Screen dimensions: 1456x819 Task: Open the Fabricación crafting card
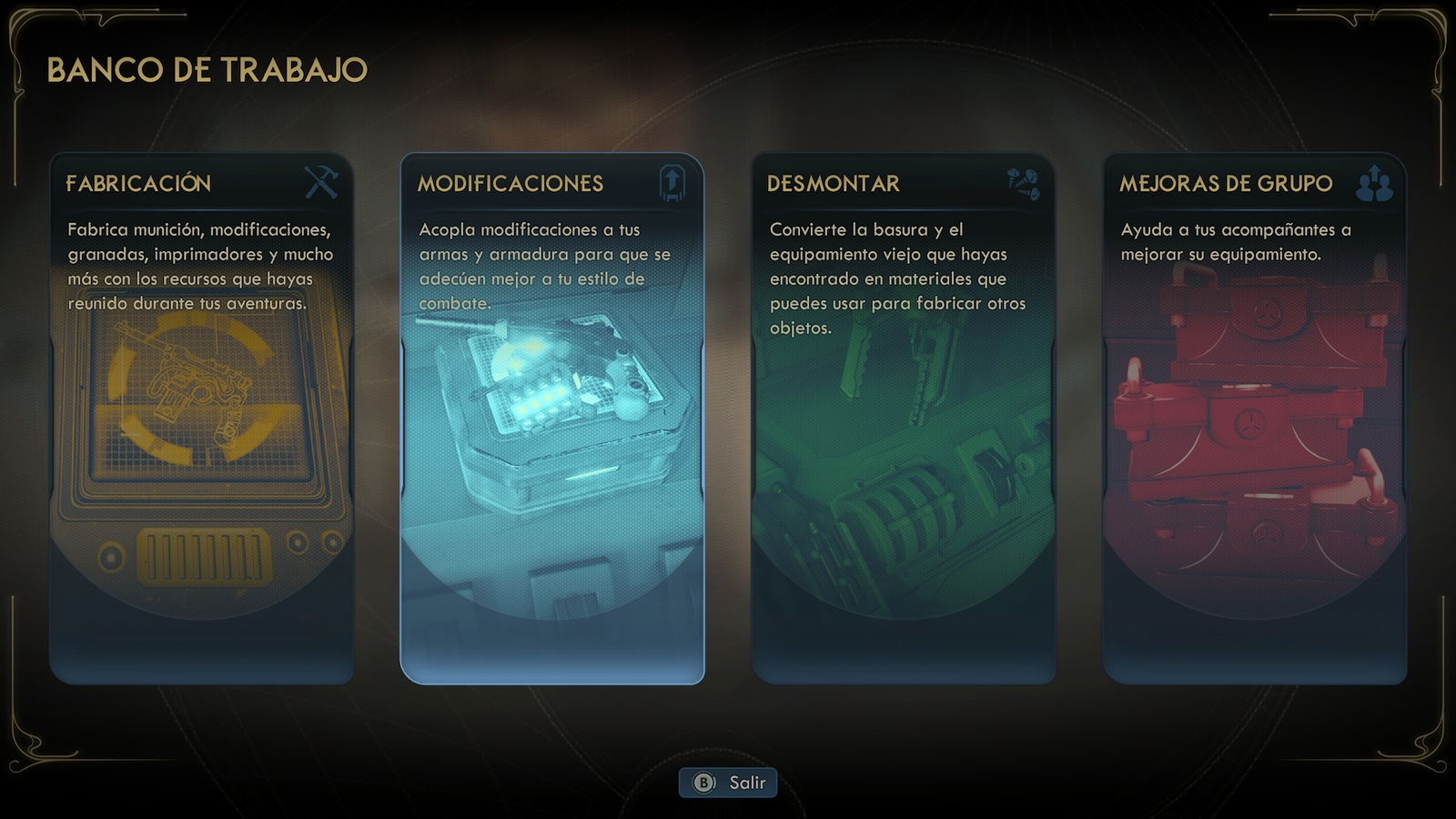click(201, 419)
